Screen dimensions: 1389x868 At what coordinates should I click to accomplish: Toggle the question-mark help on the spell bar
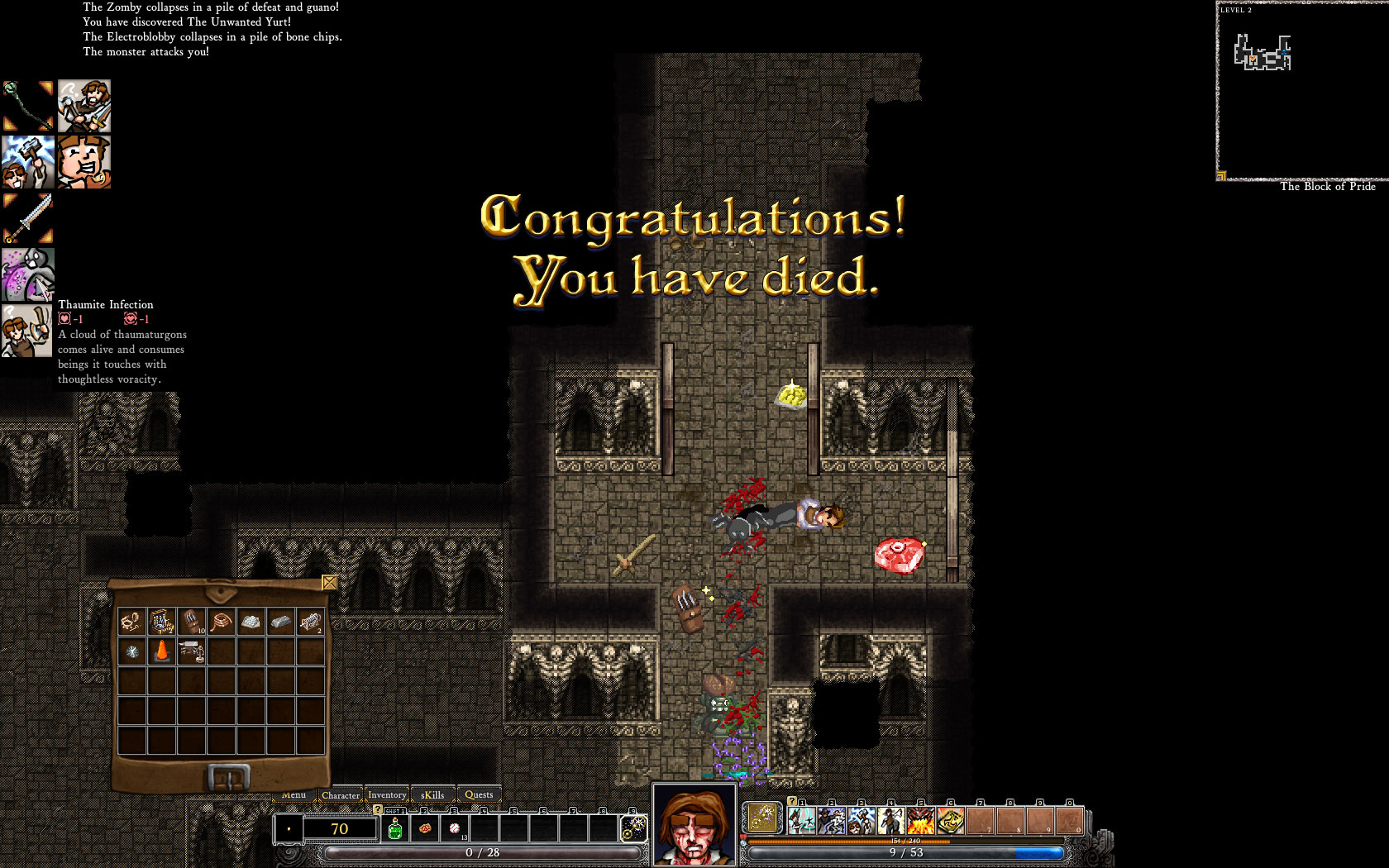791,800
